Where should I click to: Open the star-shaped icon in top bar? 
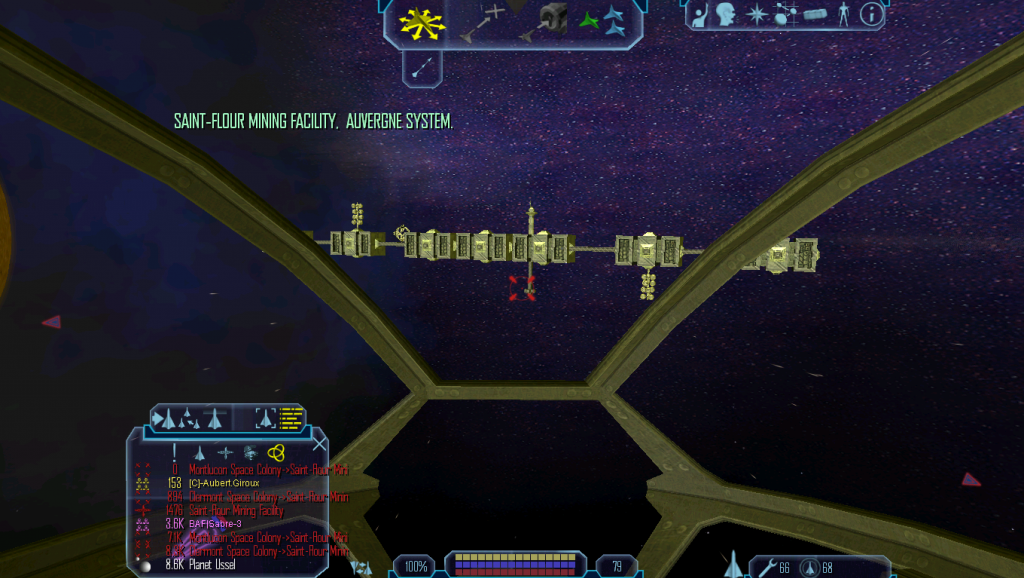tap(756, 14)
